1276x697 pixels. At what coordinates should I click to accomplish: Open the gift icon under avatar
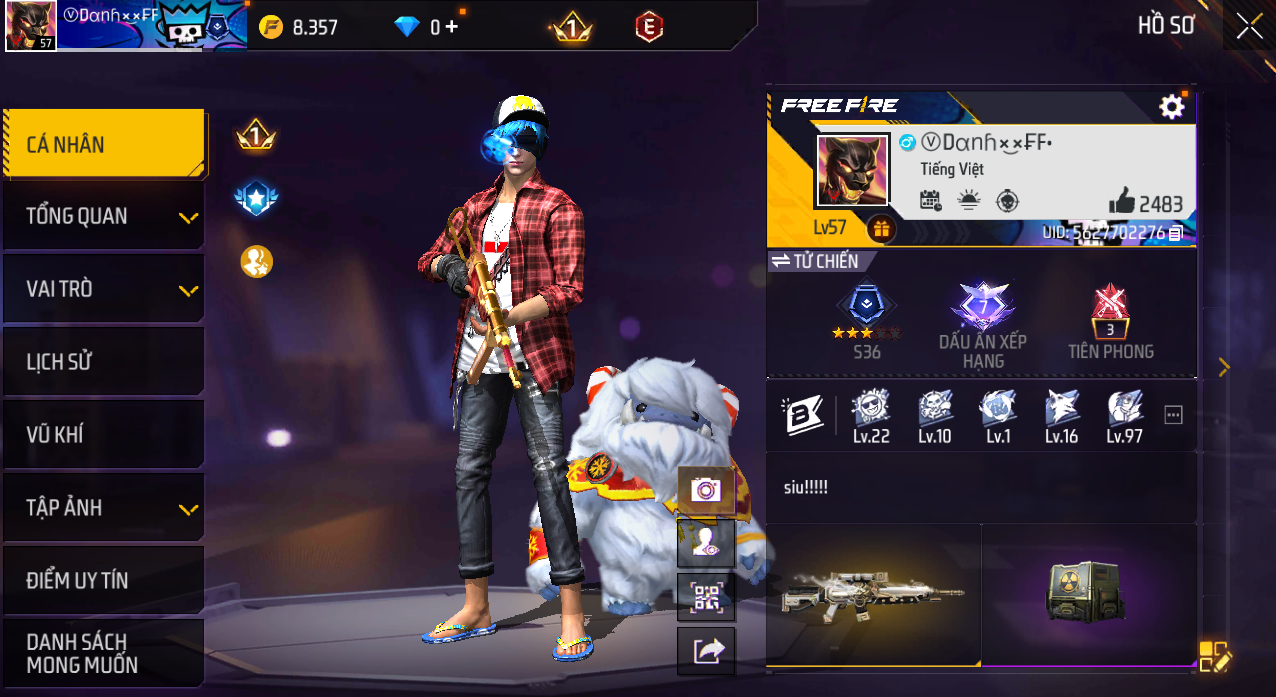881,229
